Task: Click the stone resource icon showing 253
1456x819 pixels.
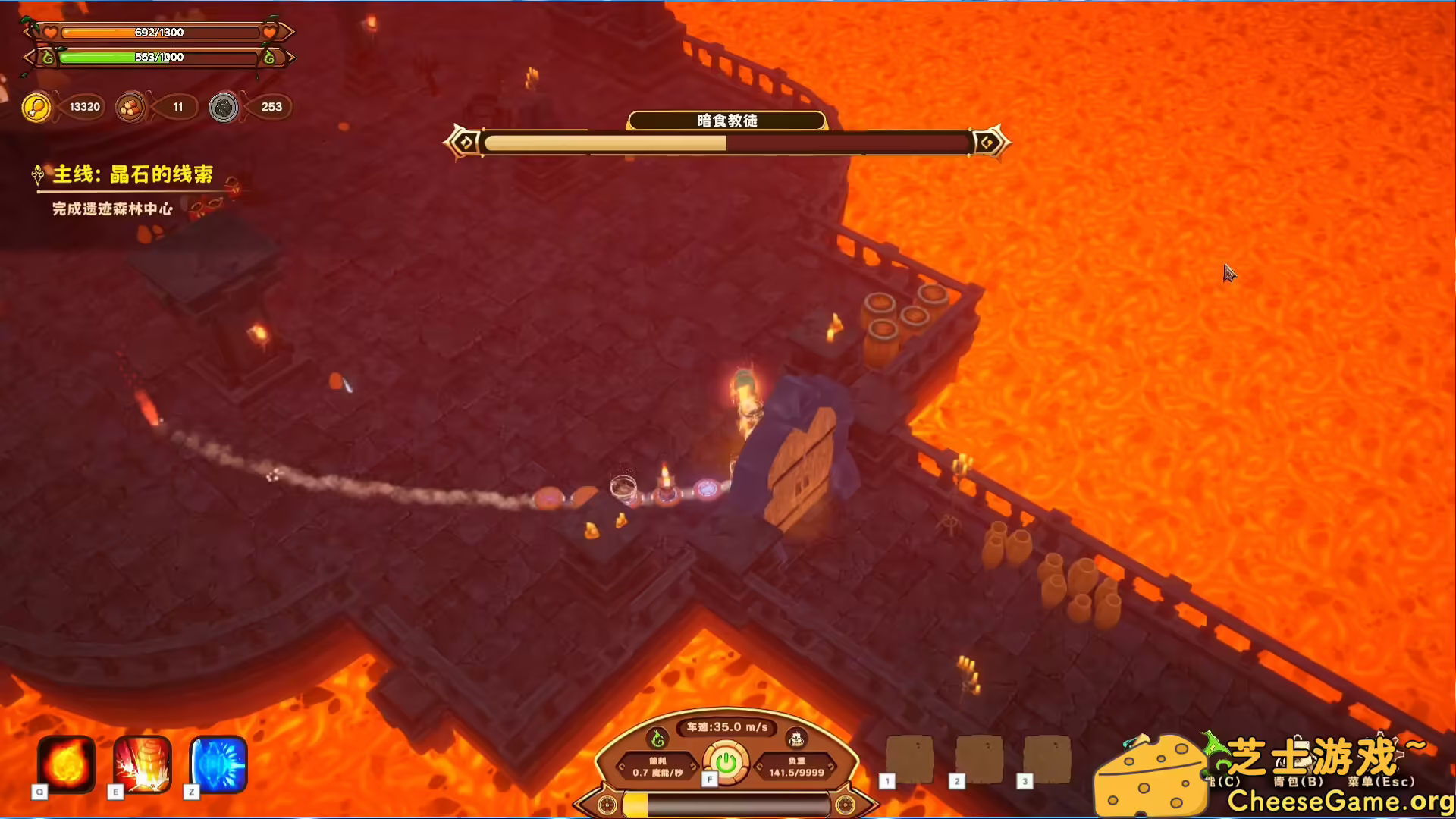Action: coord(223,107)
